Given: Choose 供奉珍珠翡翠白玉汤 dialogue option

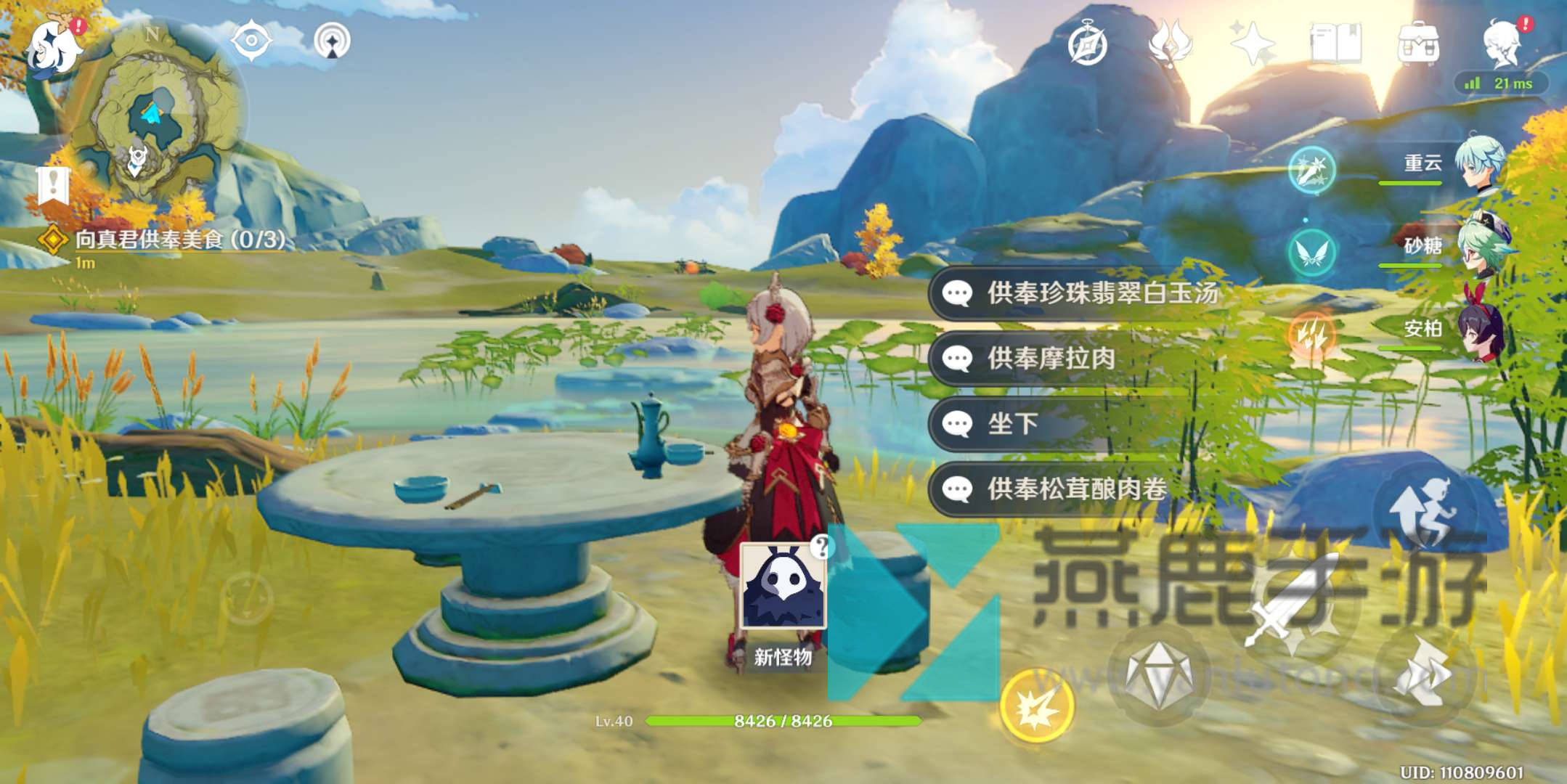Looking at the screenshot, I should point(1075,293).
